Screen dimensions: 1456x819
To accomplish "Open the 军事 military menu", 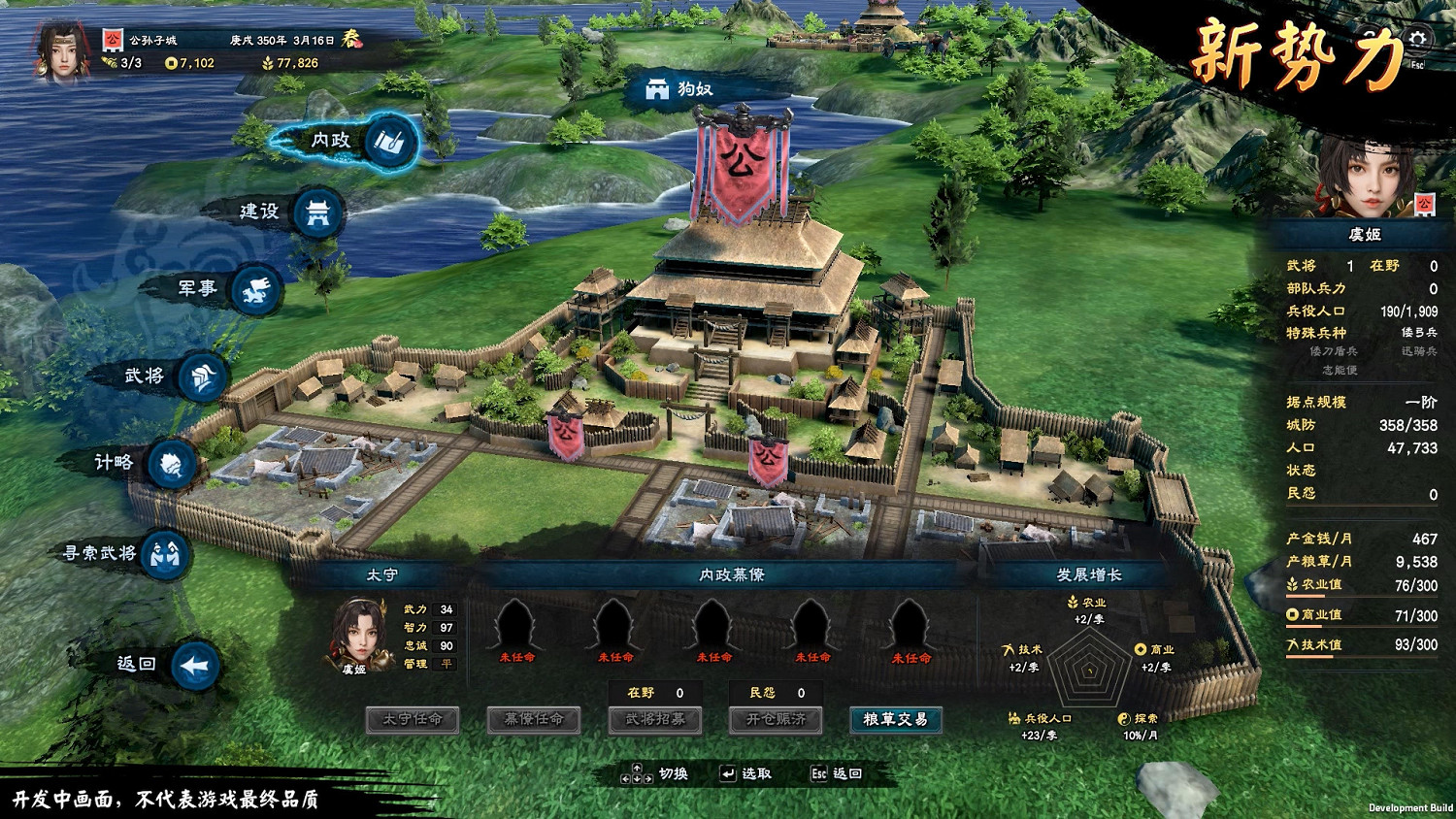I will (x=256, y=289).
